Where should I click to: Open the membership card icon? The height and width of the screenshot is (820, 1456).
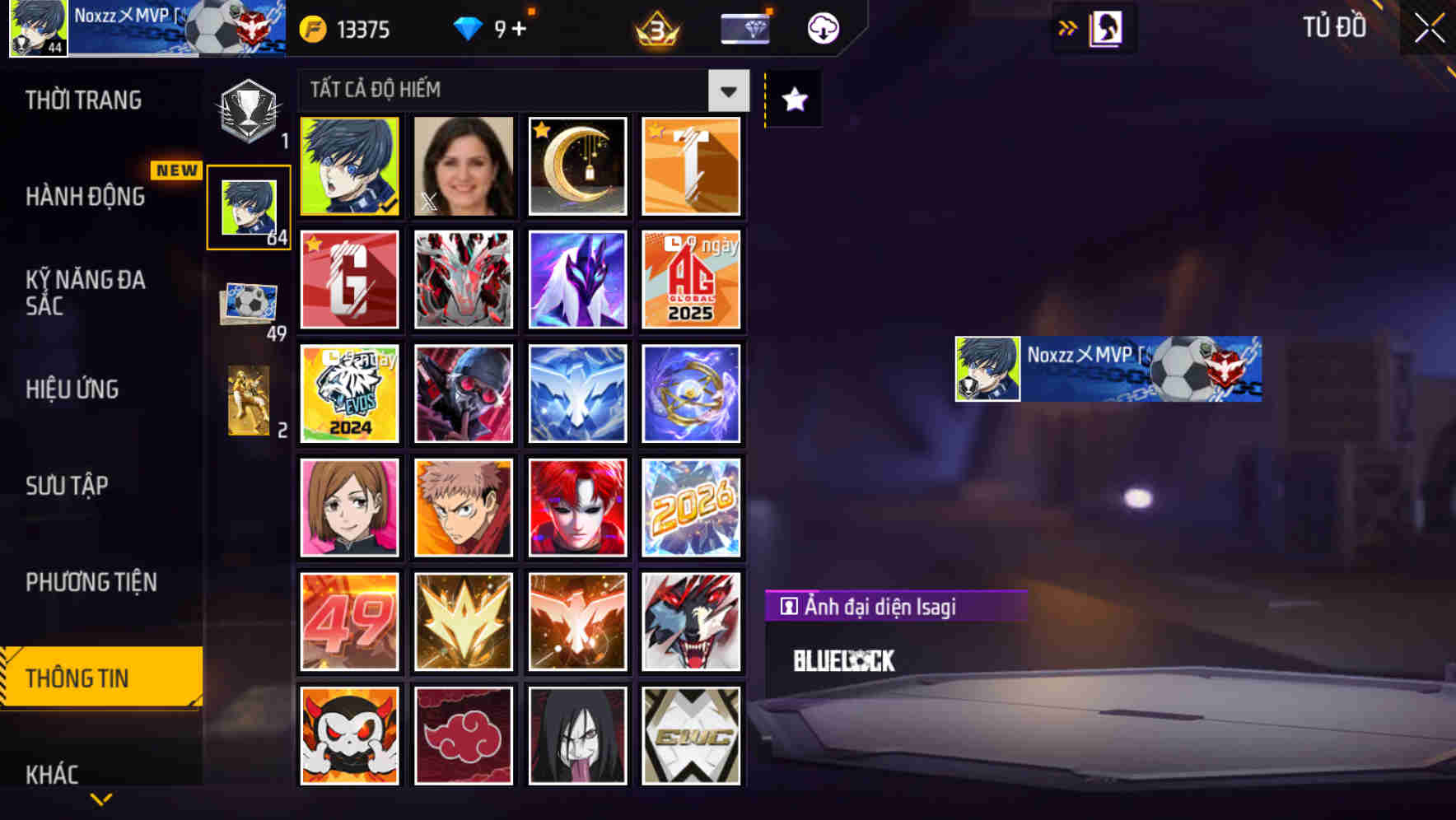(x=744, y=28)
